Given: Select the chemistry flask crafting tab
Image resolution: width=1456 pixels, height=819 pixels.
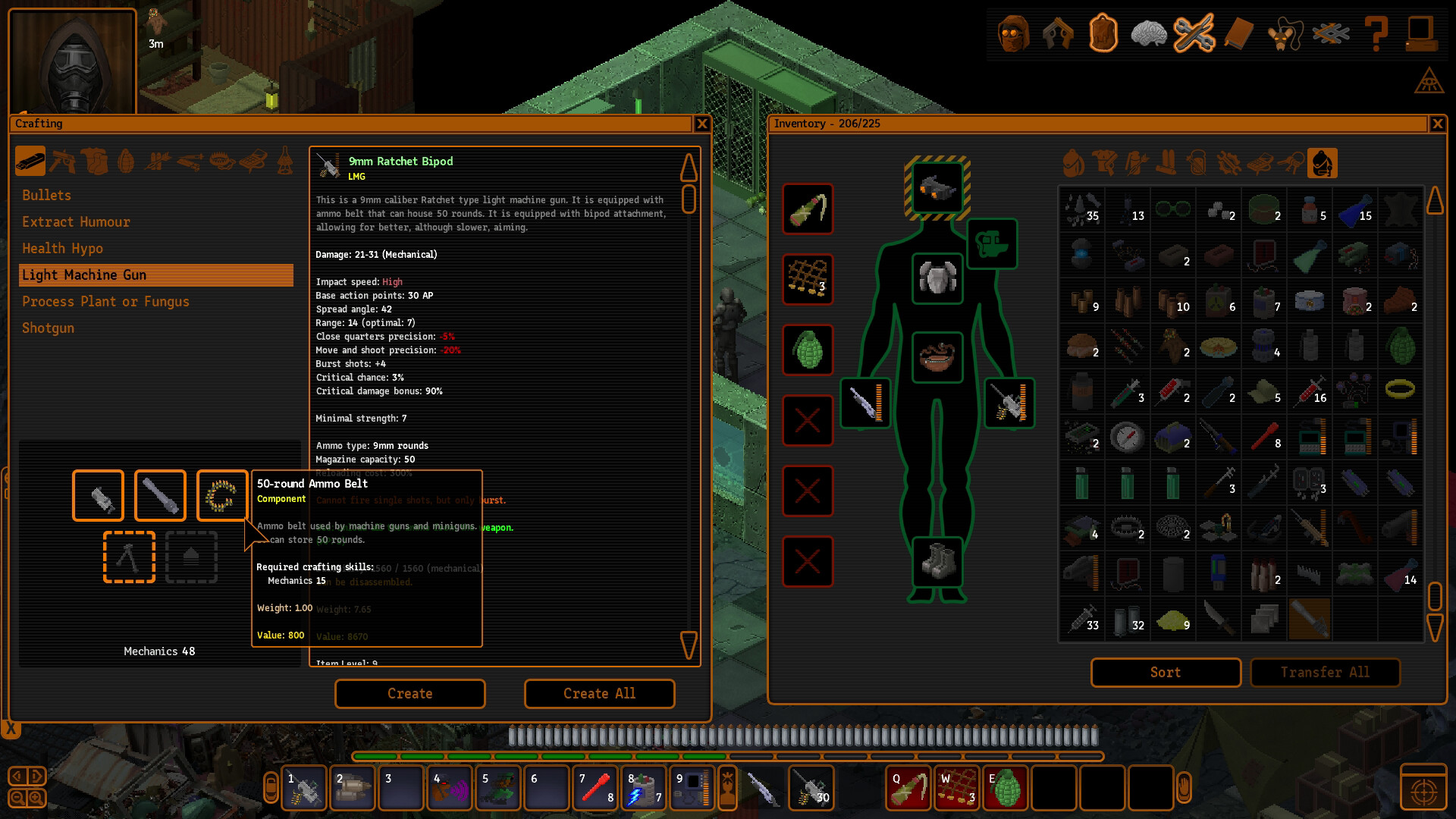Looking at the screenshot, I should pos(286,162).
